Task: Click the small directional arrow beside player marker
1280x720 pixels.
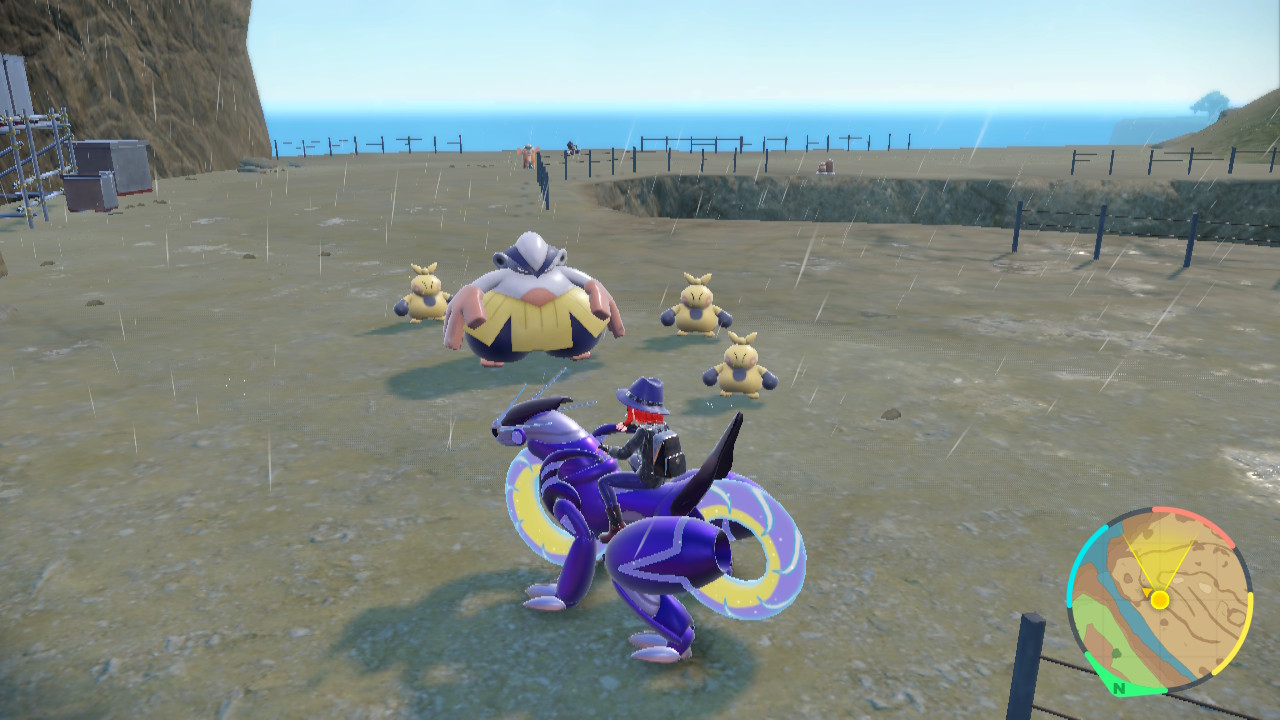Action: [x=1147, y=590]
